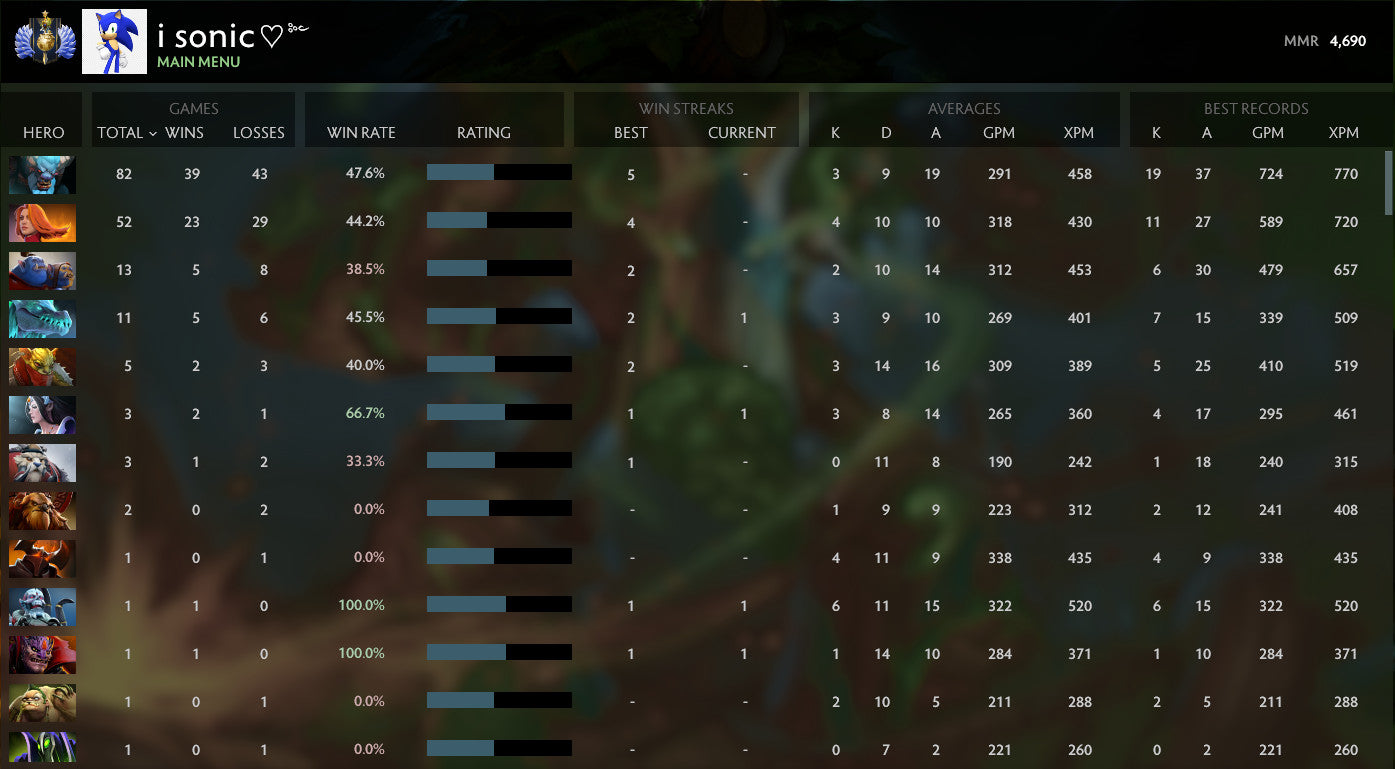Select the Night Stalker hero portrait
This screenshot has width=1395, height=769.
click(42, 174)
